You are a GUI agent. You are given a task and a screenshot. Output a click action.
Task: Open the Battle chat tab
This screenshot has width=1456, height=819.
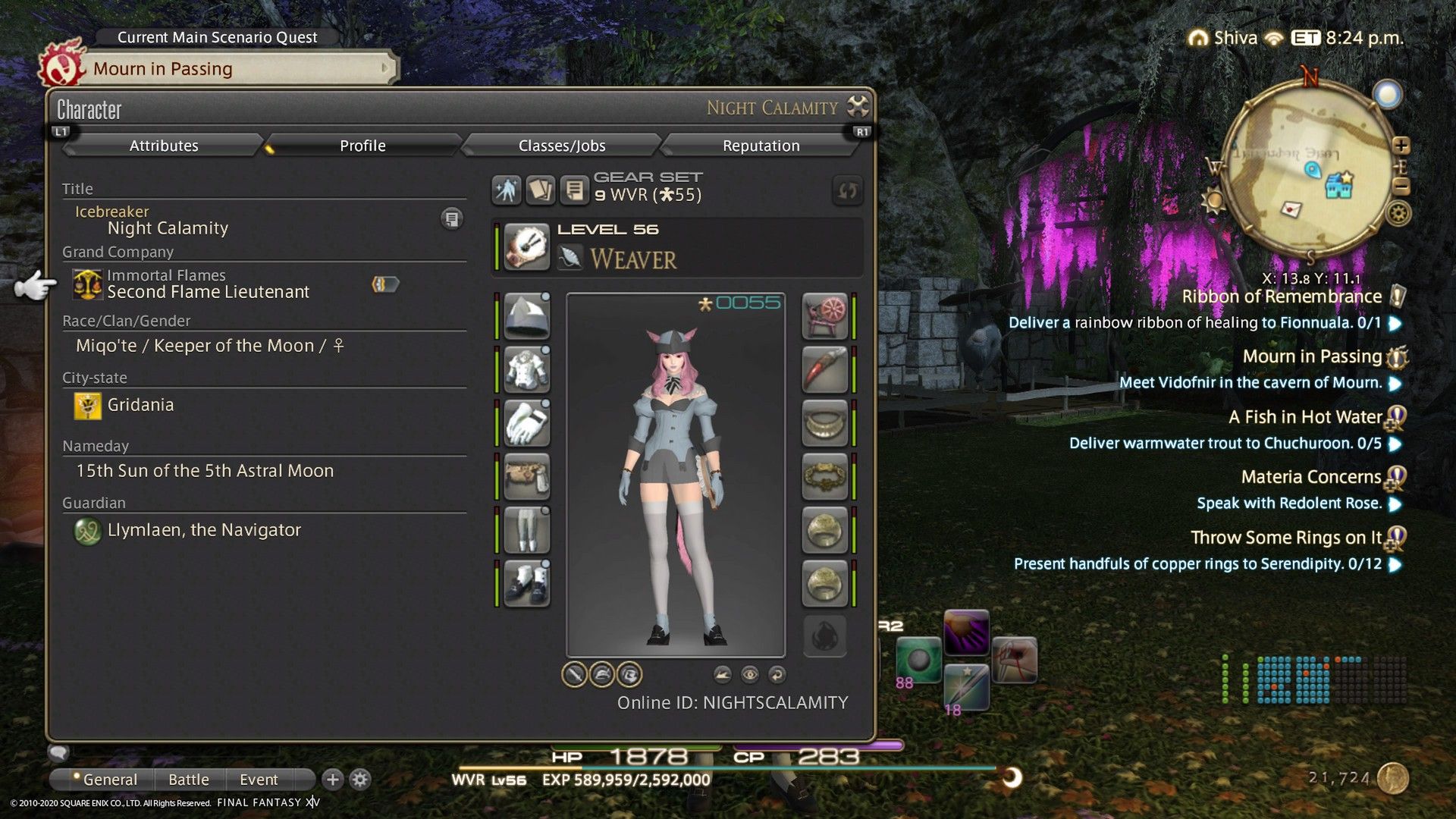(188, 779)
